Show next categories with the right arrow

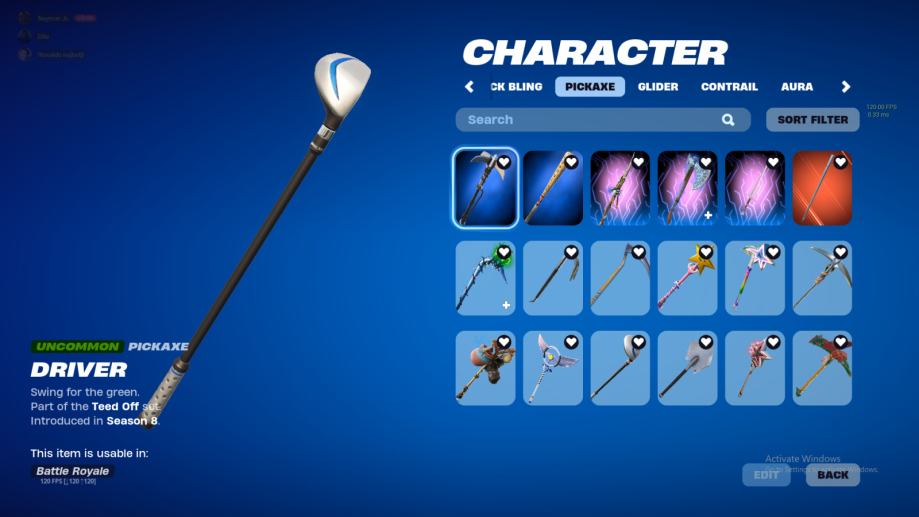tap(846, 87)
